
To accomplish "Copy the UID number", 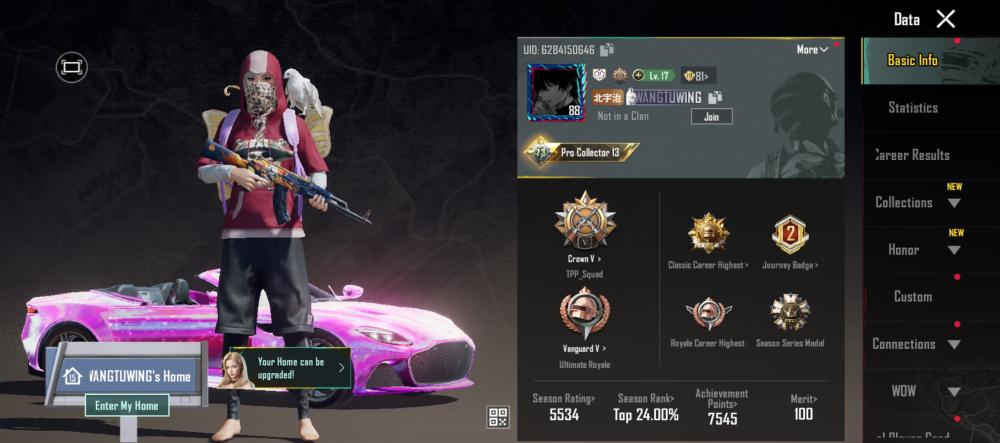I will [x=607, y=50].
